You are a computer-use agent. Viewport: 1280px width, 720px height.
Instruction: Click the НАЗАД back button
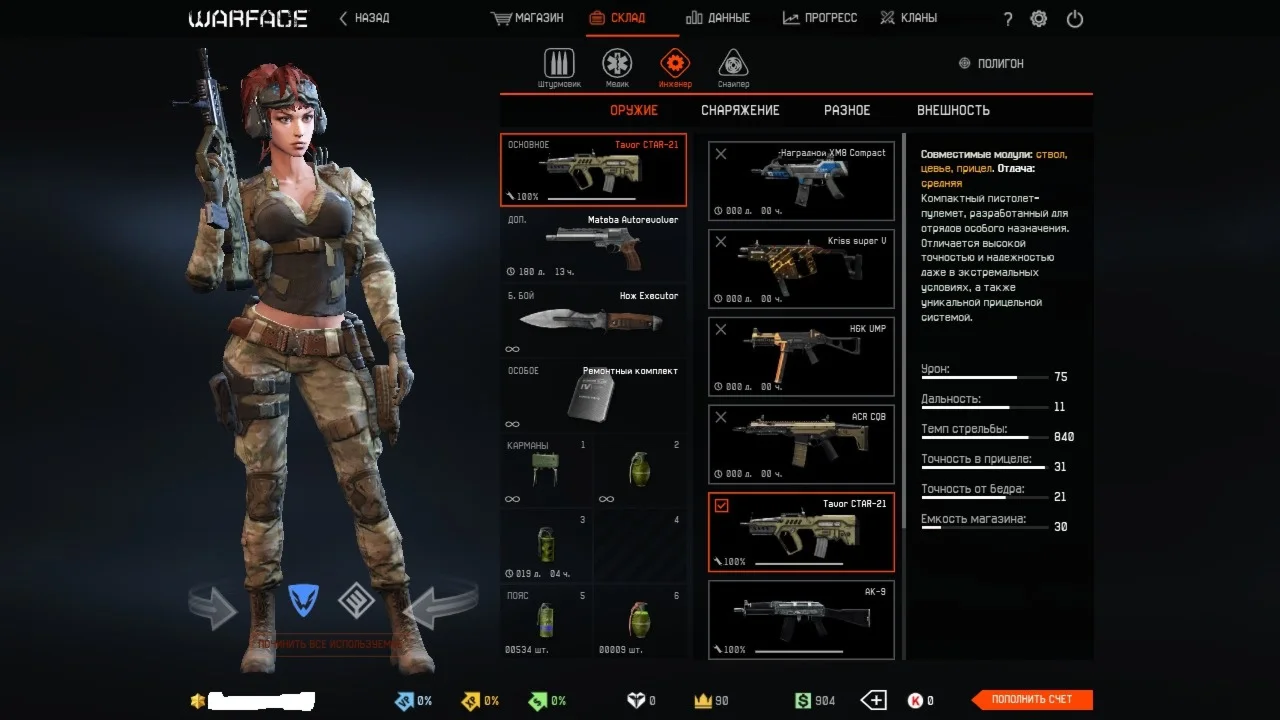(363, 17)
